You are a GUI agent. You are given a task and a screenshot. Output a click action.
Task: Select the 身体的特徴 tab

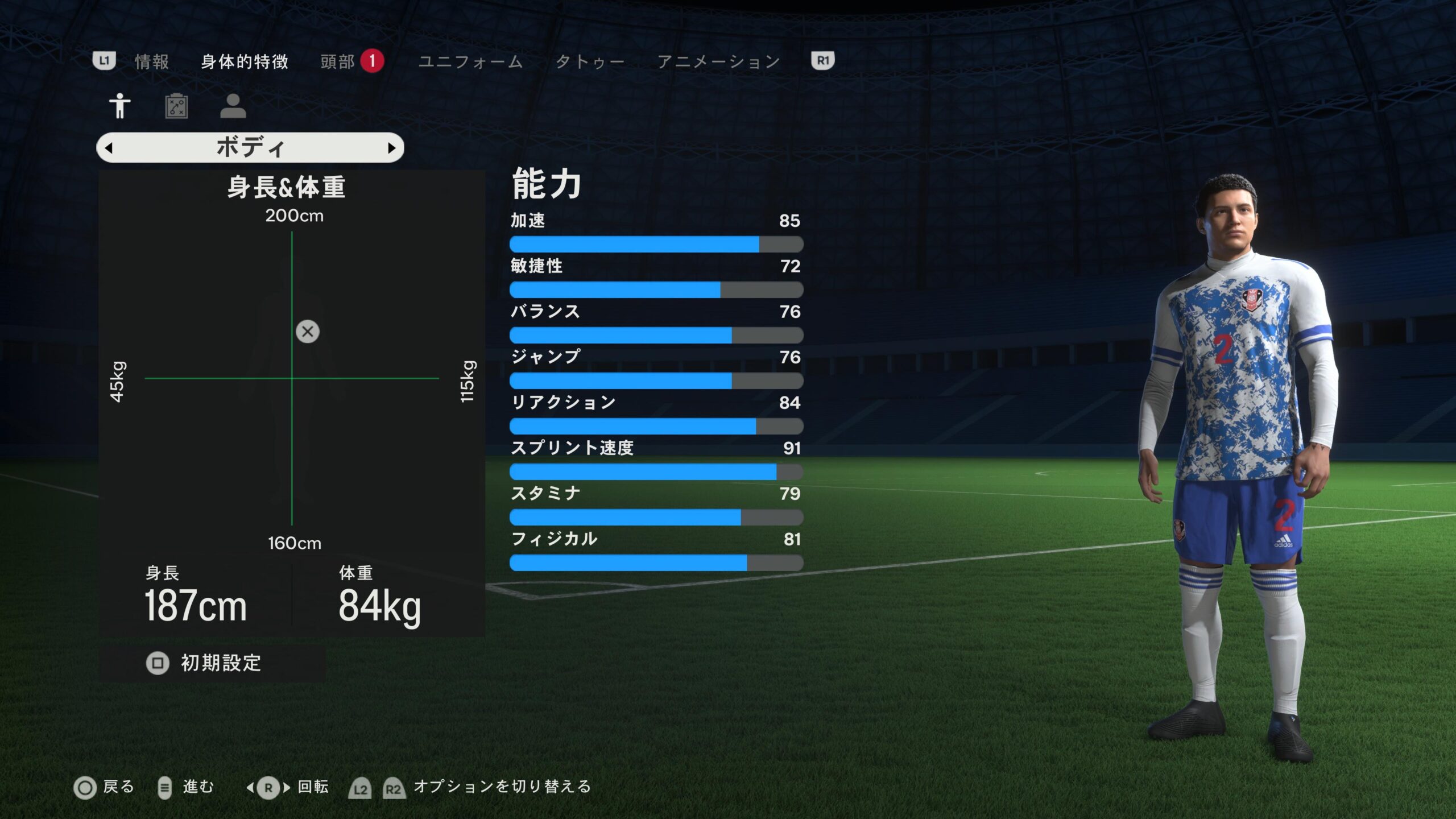click(245, 61)
